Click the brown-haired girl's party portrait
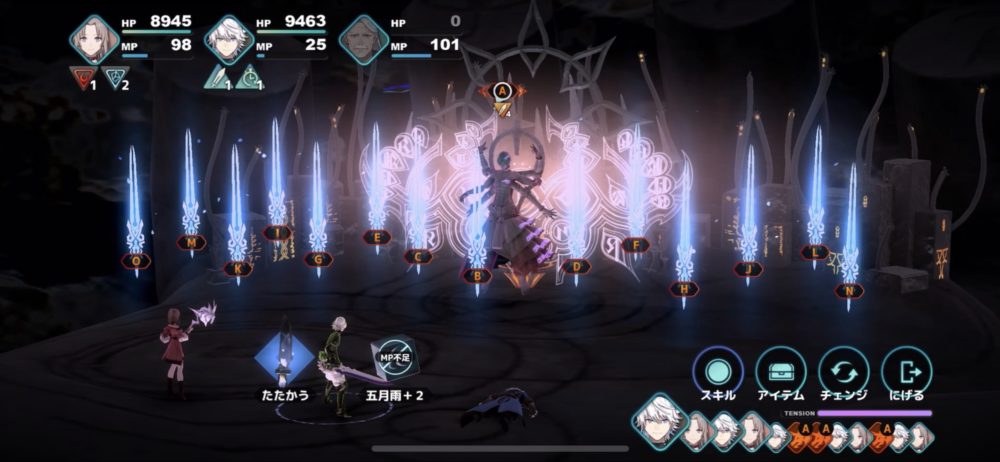This screenshot has width=1000, height=462. point(94,39)
